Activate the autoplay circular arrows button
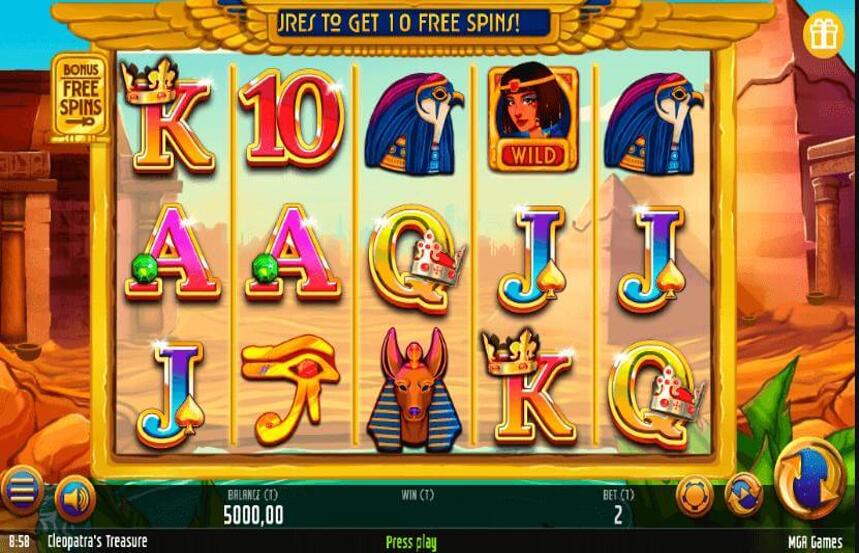This screenshot has width=859, height=553. (743, 494)
